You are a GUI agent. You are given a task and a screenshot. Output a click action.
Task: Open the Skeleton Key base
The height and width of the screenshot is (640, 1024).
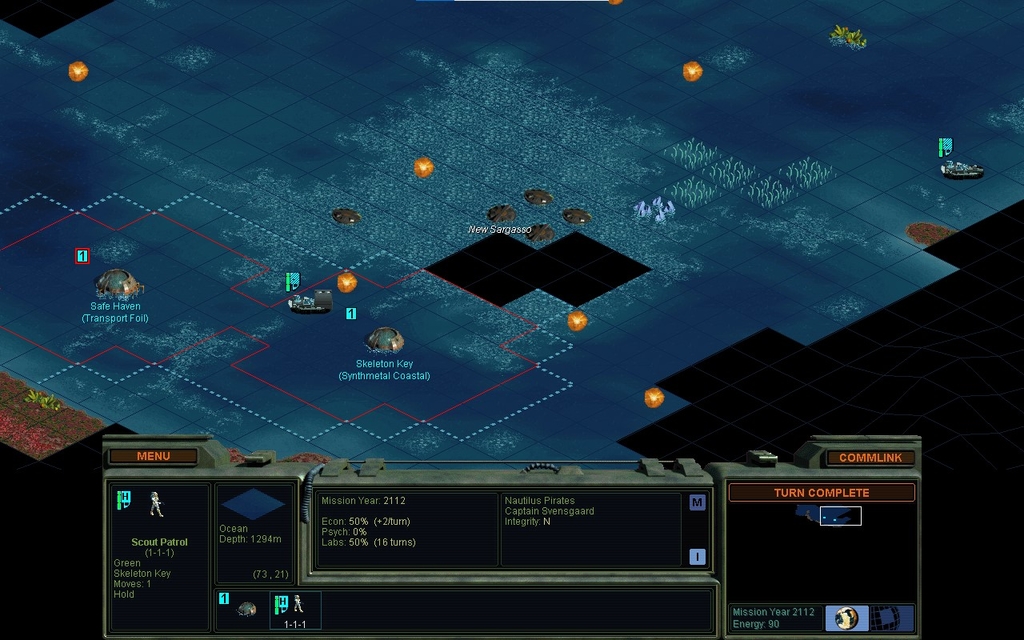tap(385, 340)
